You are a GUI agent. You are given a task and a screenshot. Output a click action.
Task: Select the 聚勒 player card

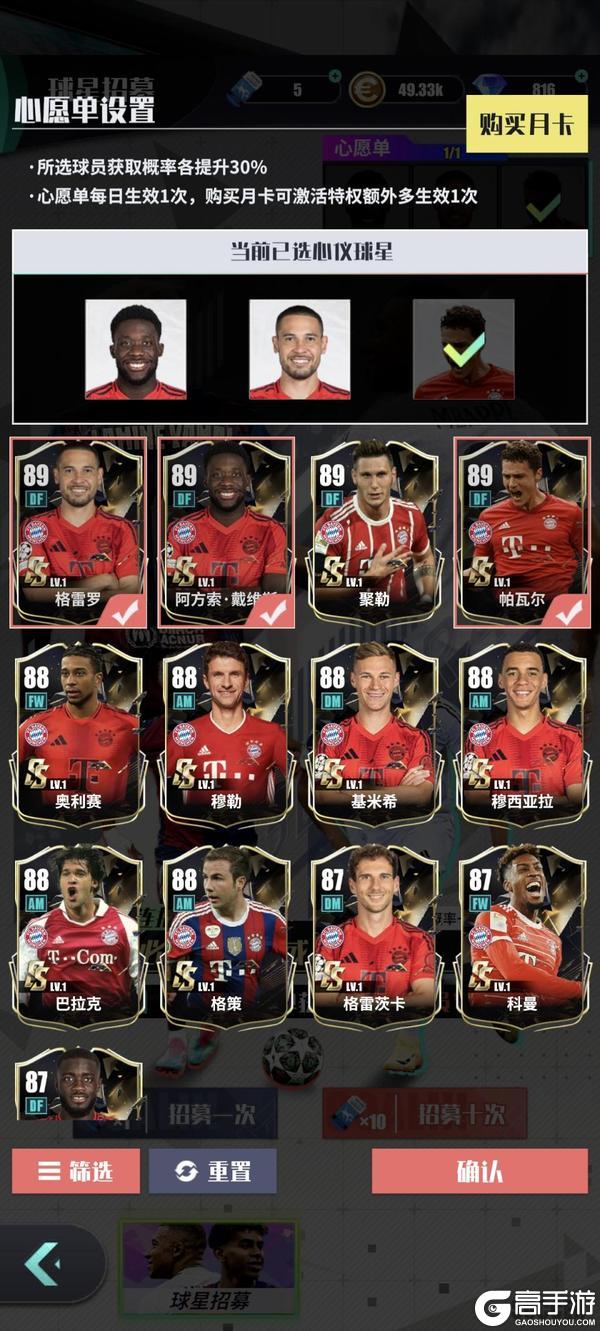375,531
